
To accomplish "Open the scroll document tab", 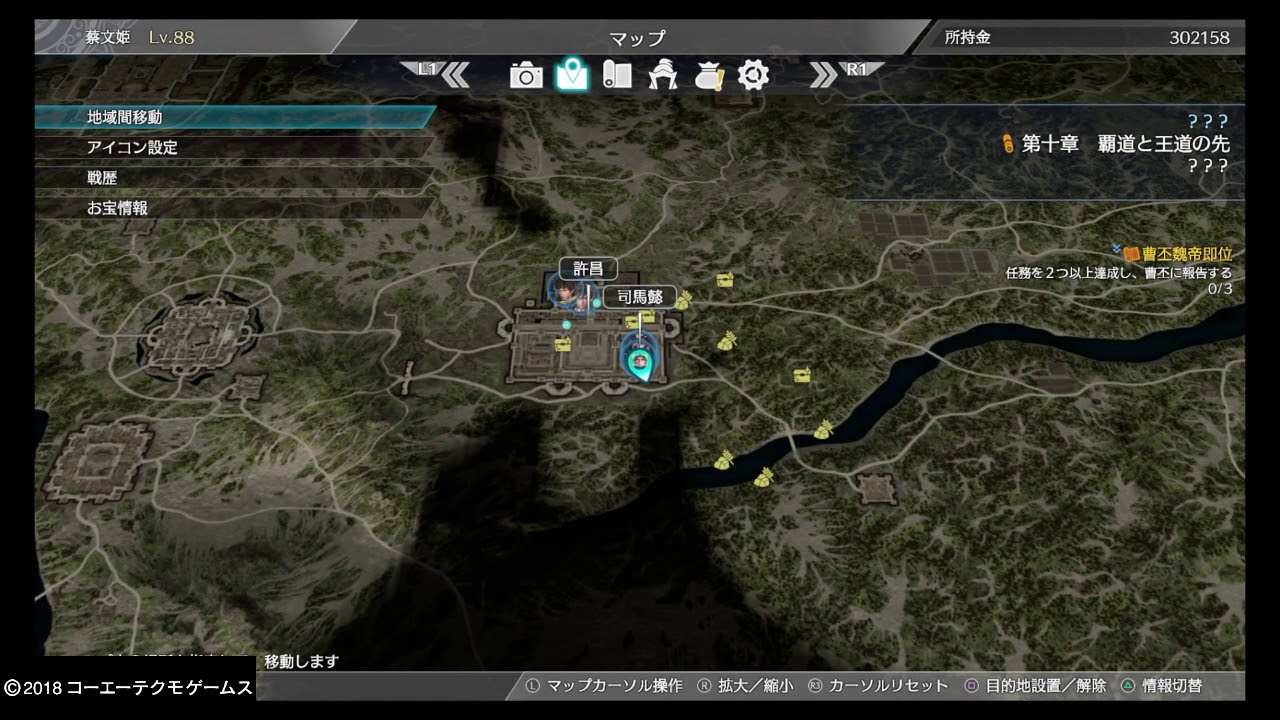I will pyautogui.click(x=617, y=75).
